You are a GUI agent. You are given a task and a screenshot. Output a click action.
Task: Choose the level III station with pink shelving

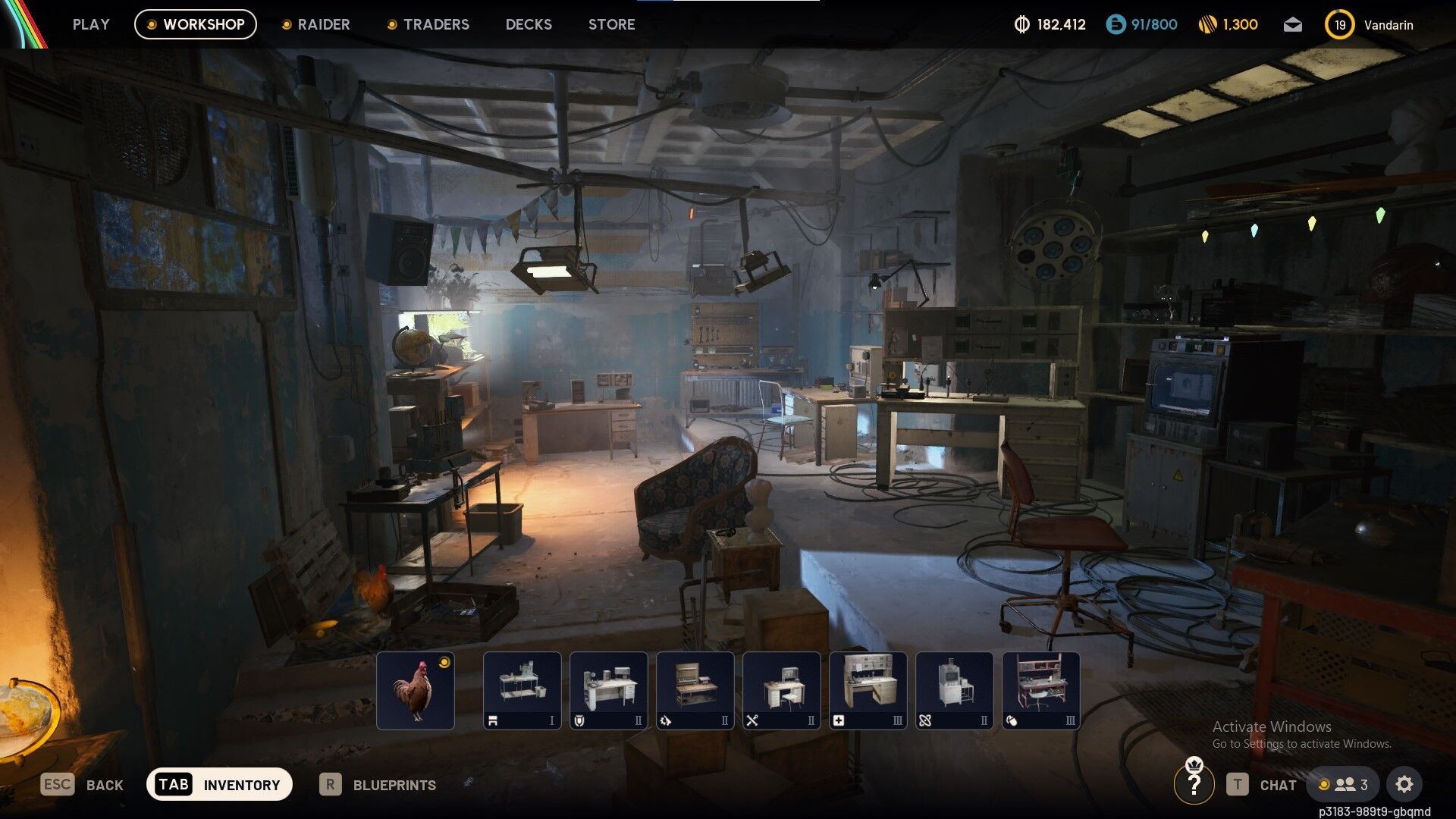(x=1041, y=690)
